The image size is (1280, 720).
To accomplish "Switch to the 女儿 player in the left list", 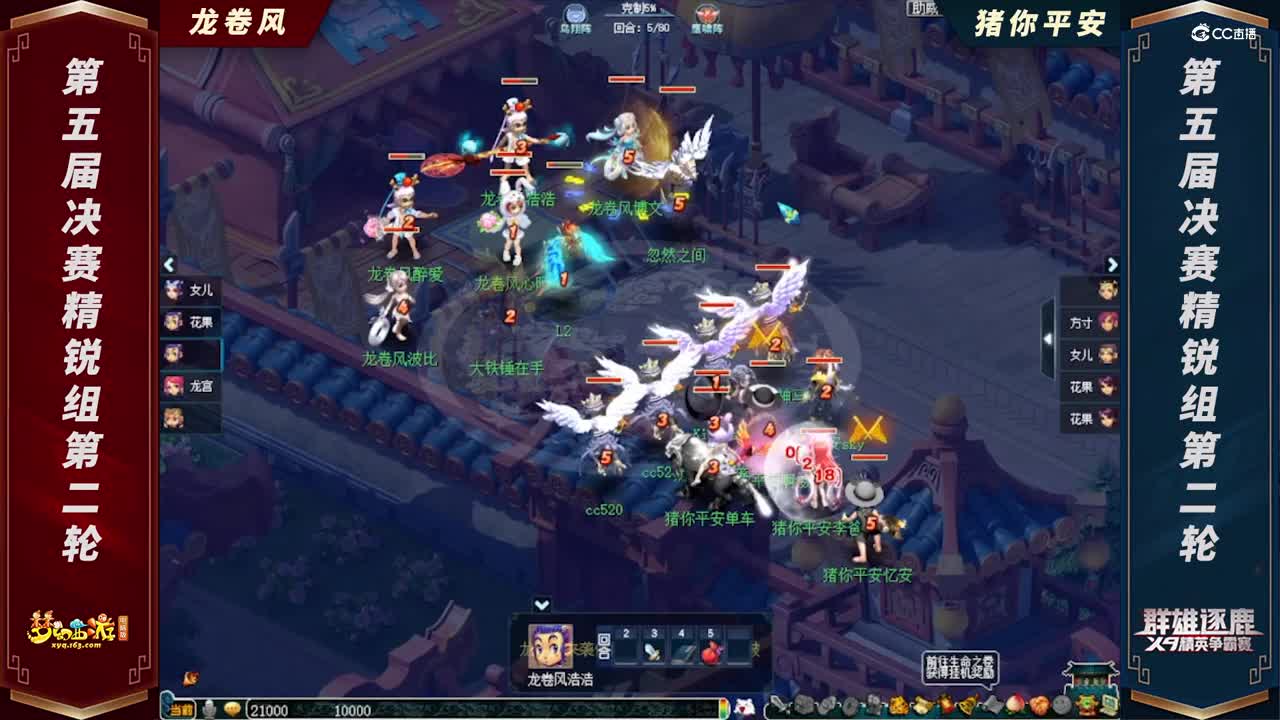I will pyautogui.click(x=197, y=290).
